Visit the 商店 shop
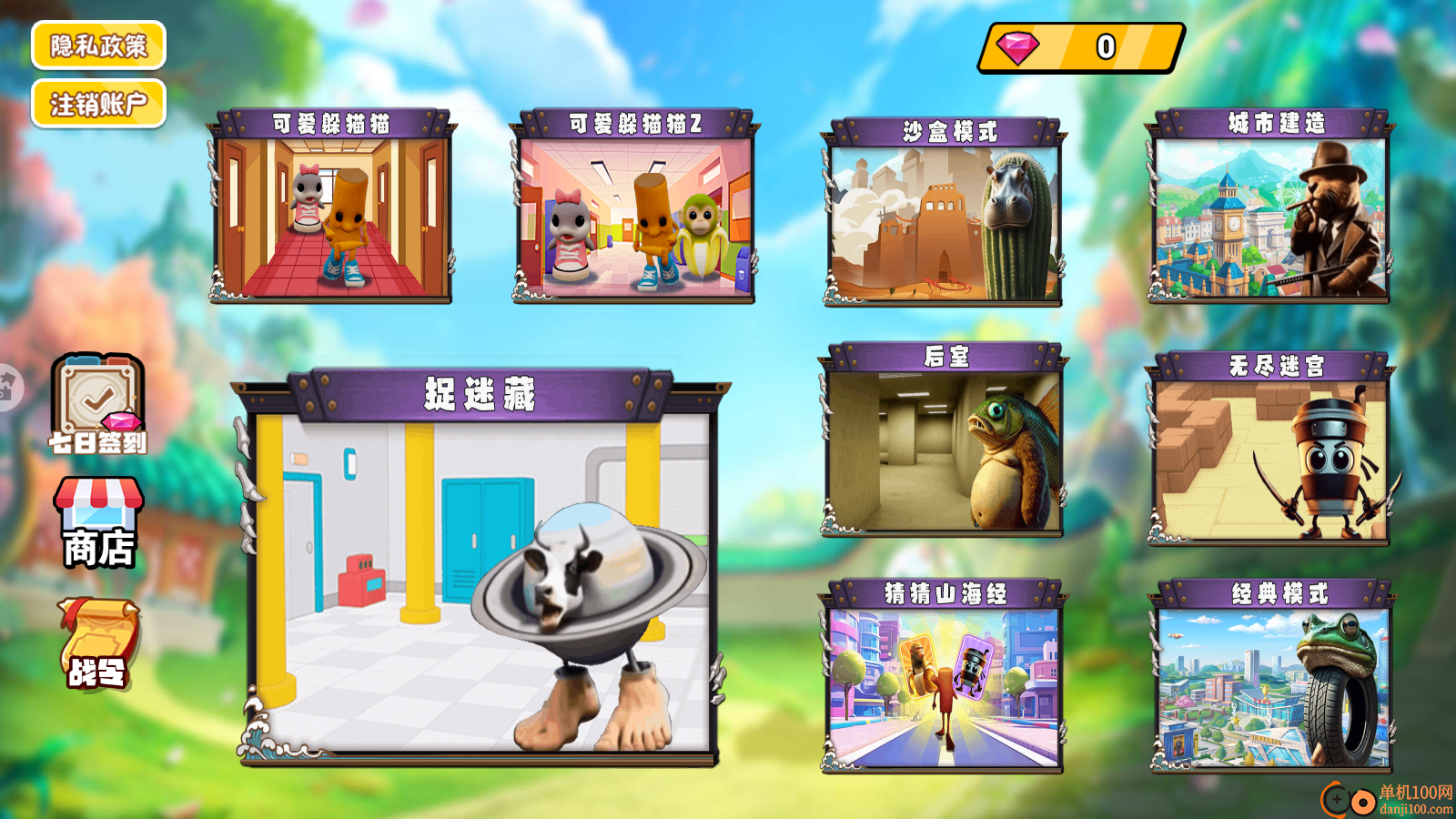The width and height of the screenshot is (1456, 819). (98, 523)
